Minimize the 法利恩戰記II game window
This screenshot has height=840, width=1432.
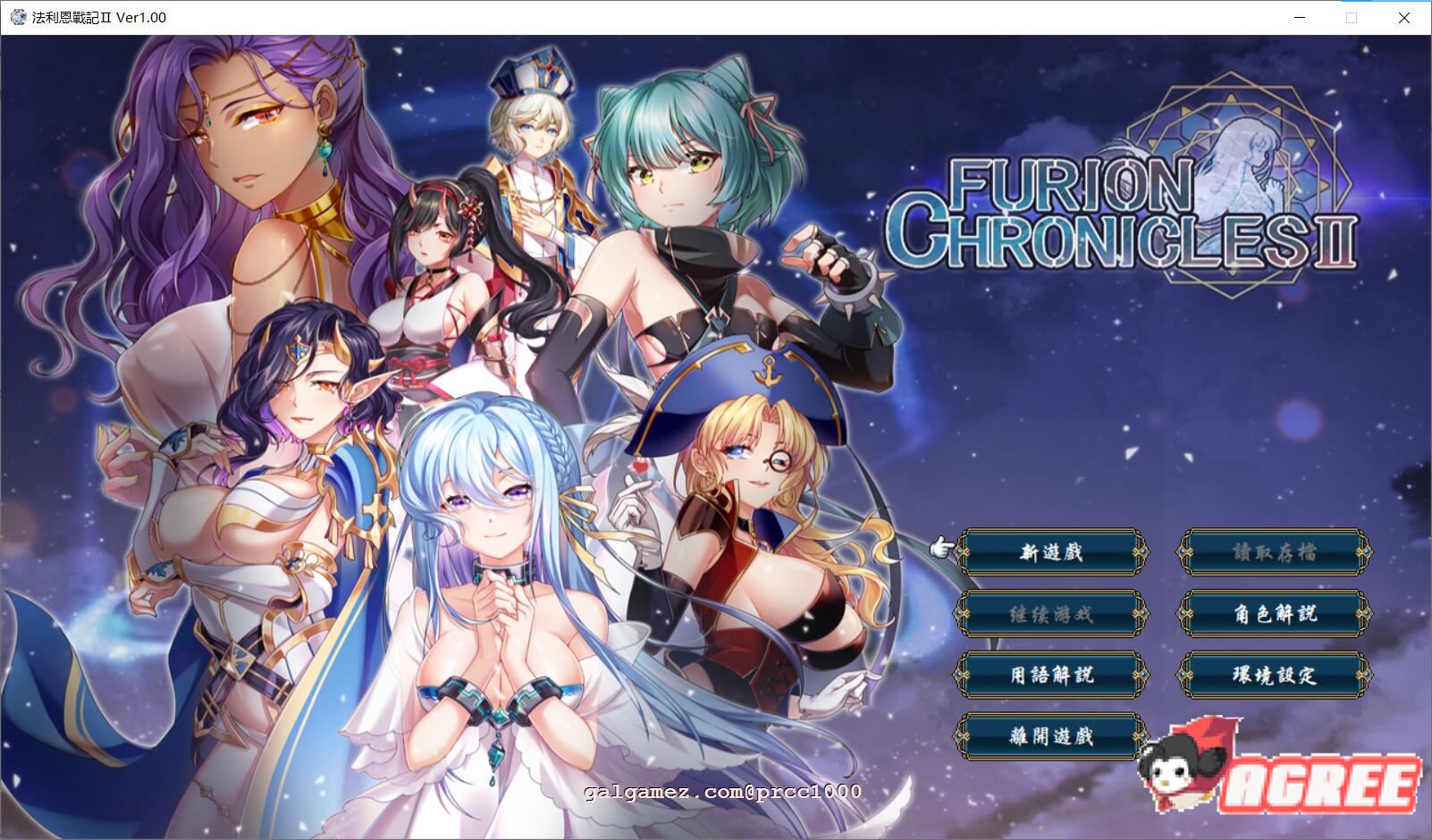click(1299, 16)
